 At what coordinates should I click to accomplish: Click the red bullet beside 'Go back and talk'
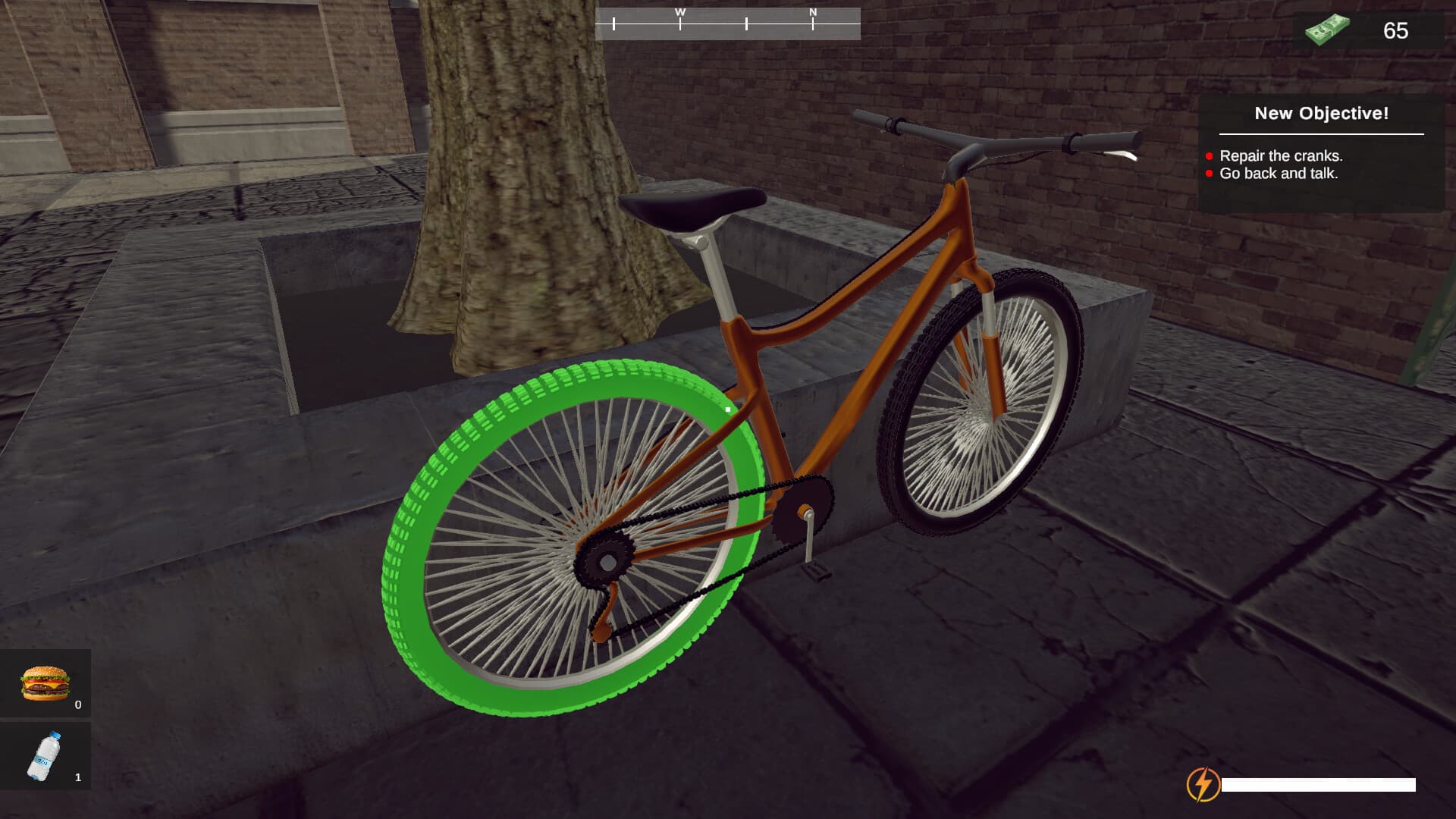[1210, 174]
